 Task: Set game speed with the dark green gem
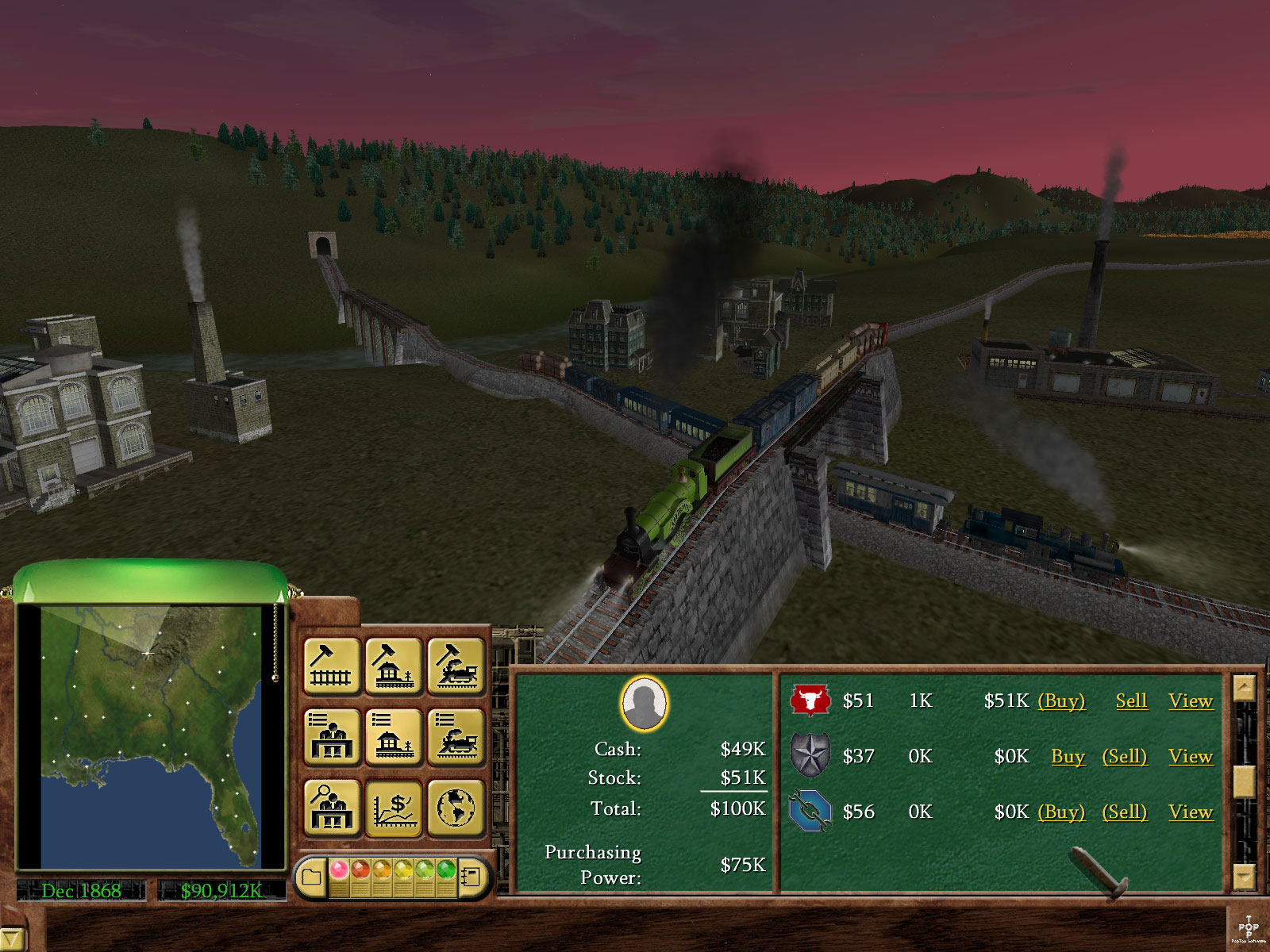click(446, 869)
